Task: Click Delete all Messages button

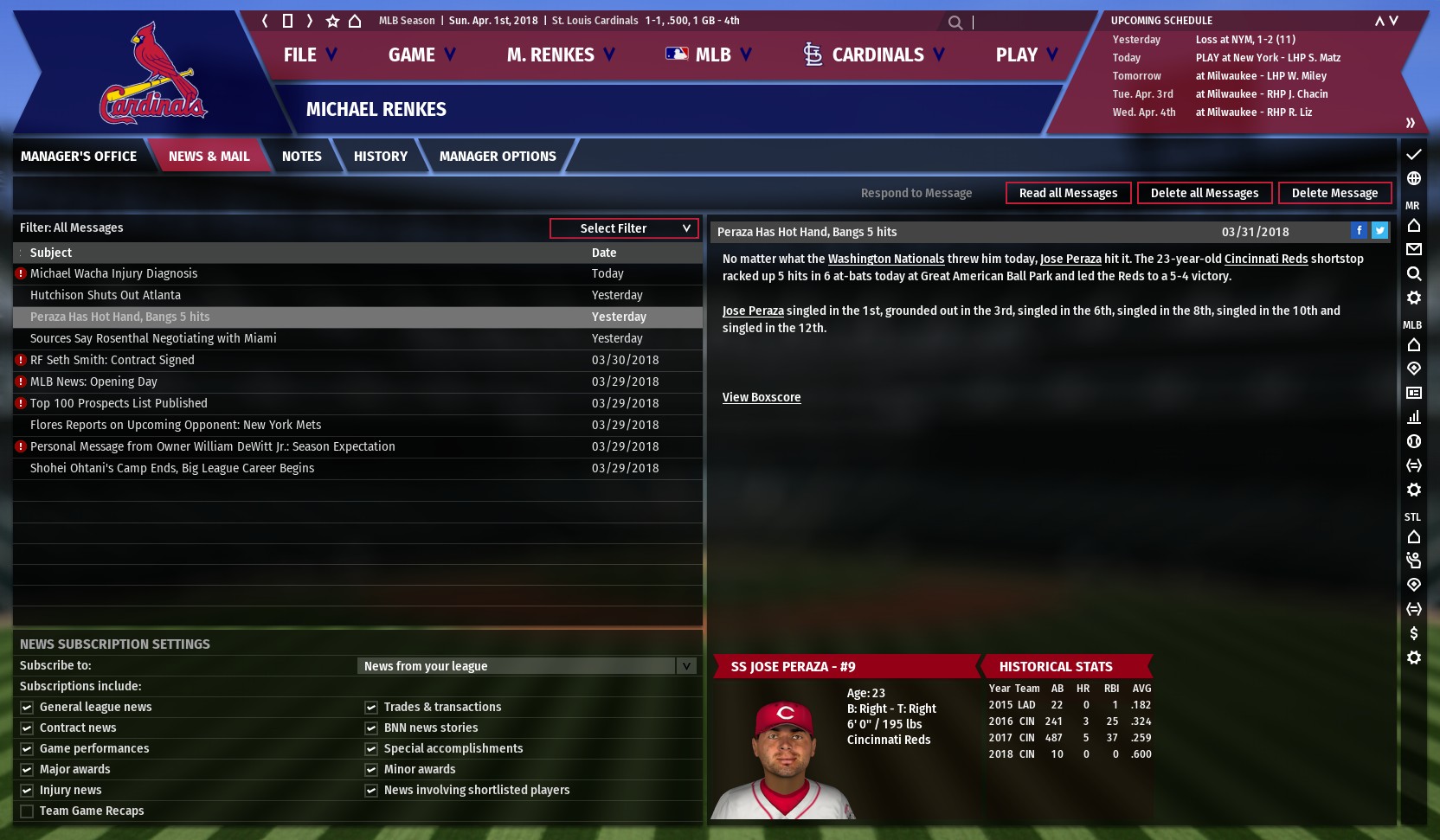Action: point(1204,193)
